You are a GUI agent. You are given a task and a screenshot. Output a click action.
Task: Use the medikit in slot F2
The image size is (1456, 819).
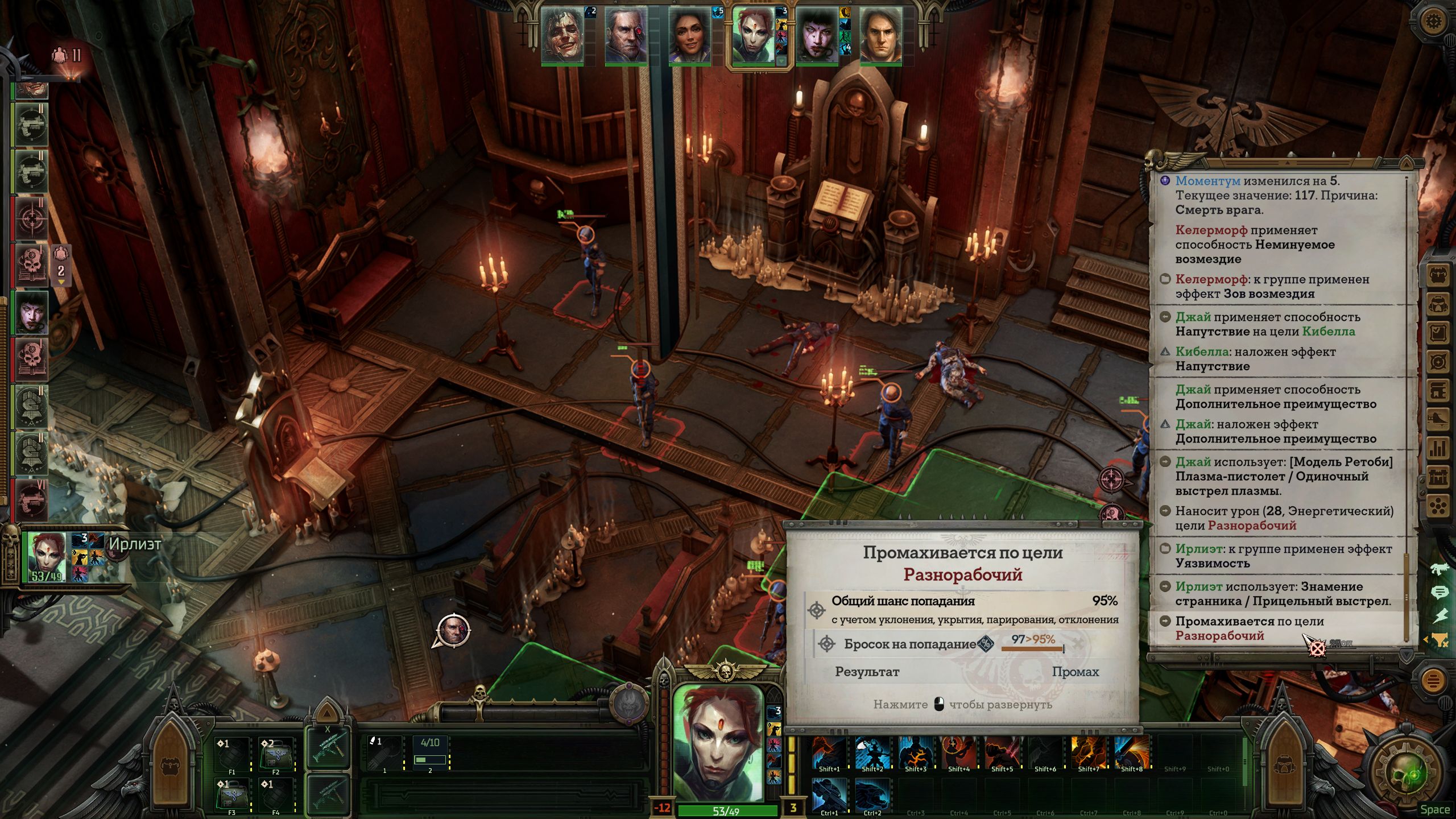click(276, 754)
